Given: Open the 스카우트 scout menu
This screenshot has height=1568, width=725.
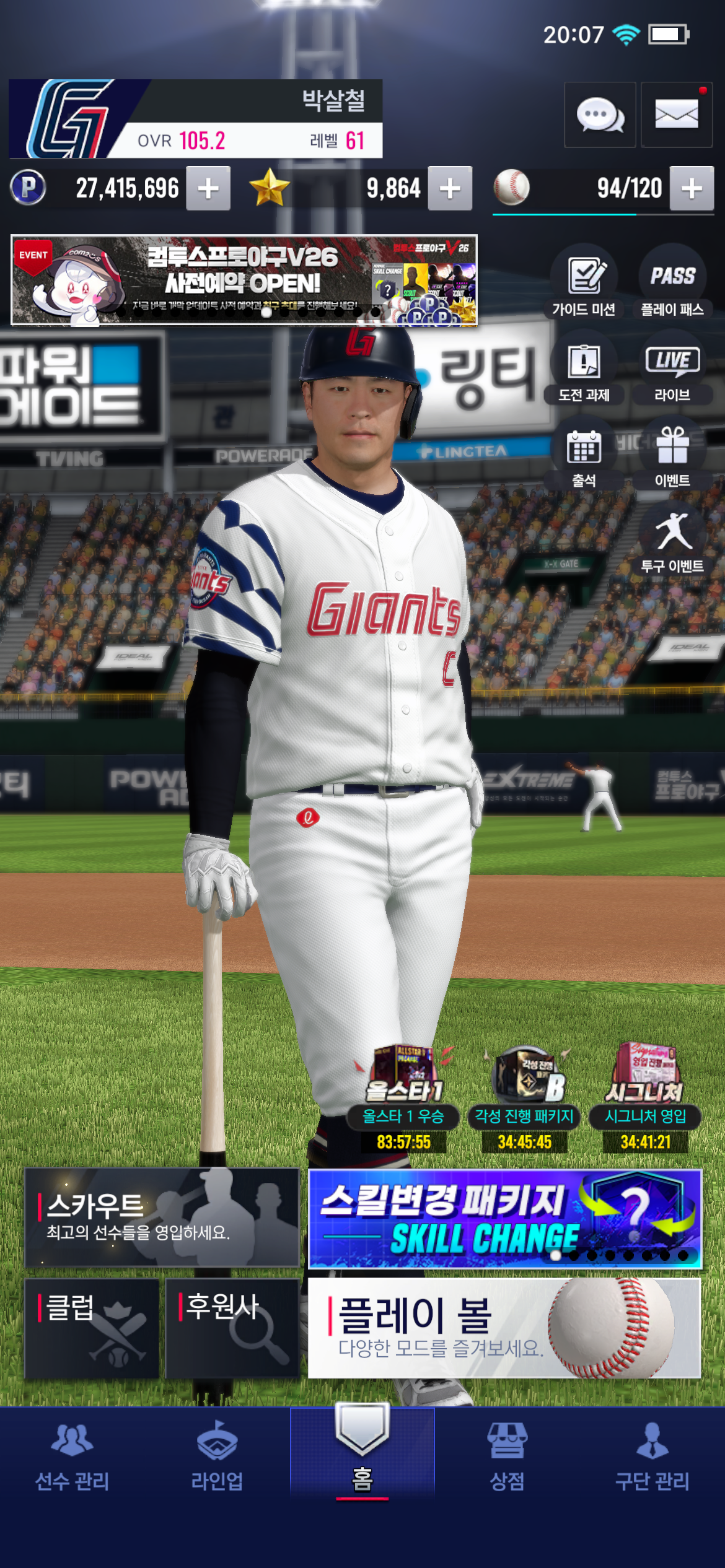Looking at the screenshot, I should (x=162, y=1217).
